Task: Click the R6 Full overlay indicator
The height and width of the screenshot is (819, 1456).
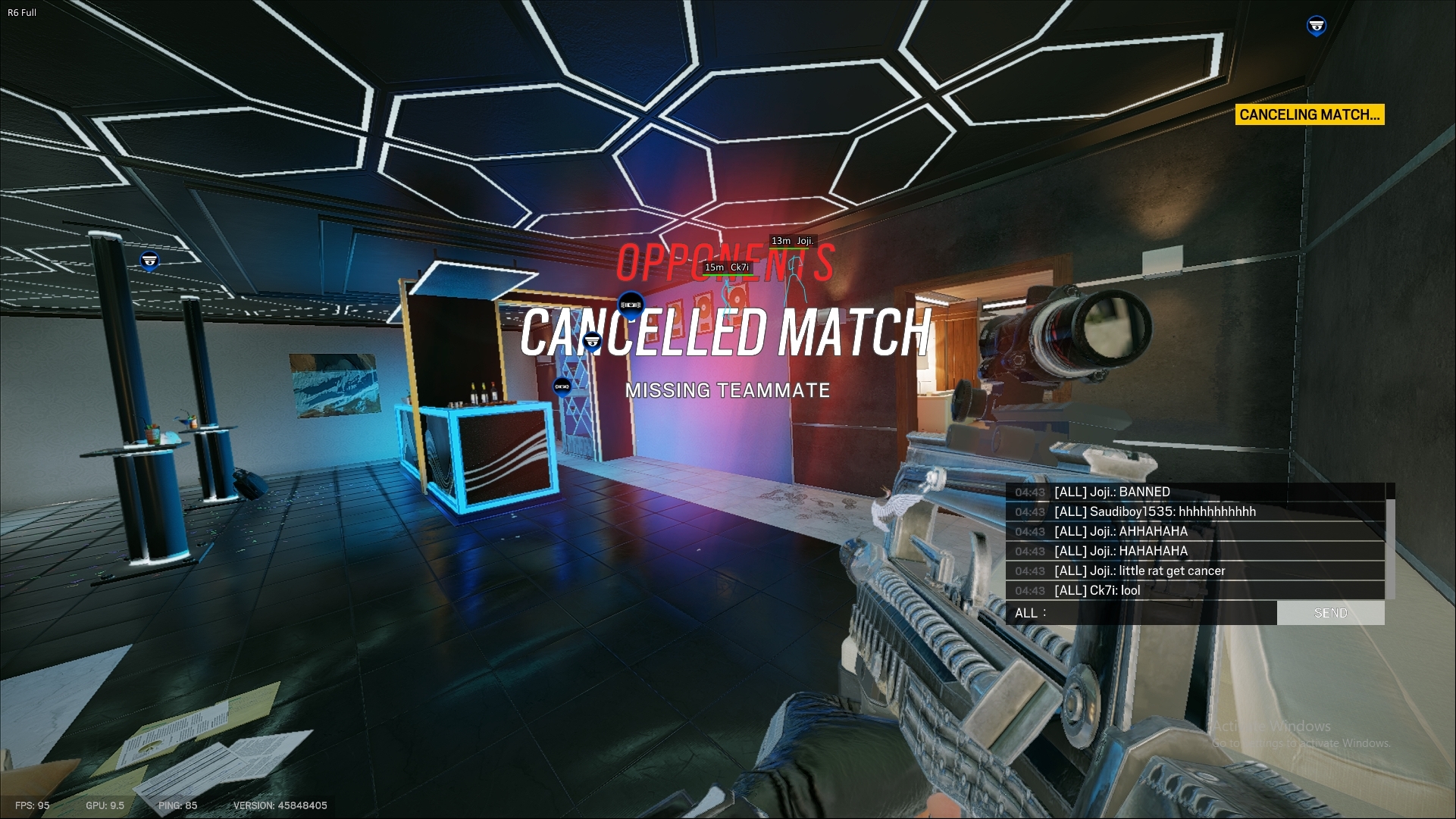Action: coord(23,11)
